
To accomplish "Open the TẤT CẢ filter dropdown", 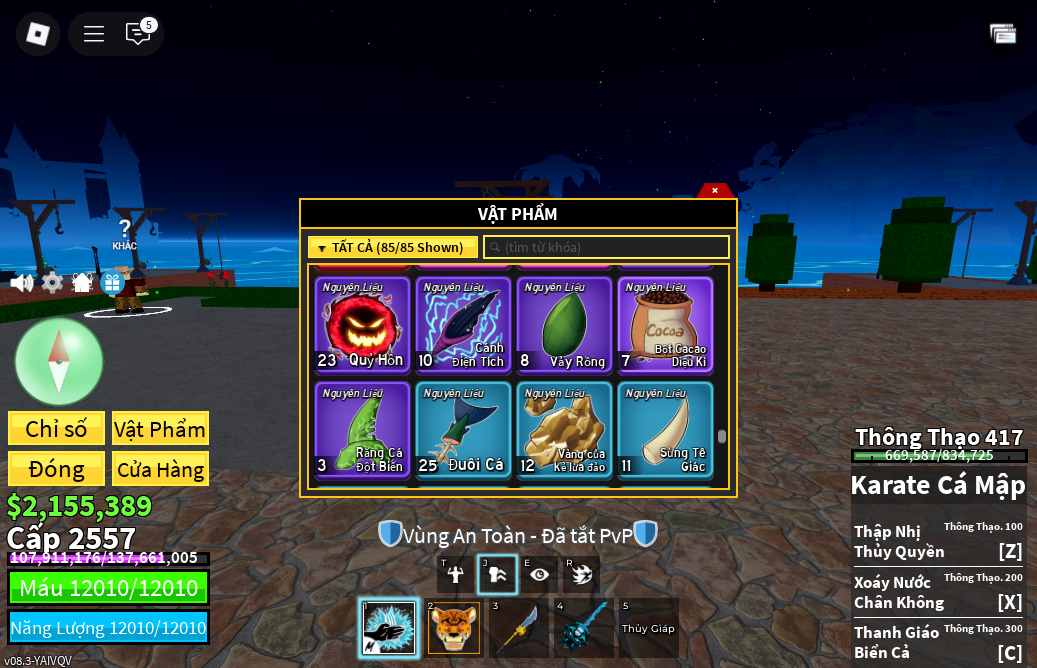I will pos(392,247).
